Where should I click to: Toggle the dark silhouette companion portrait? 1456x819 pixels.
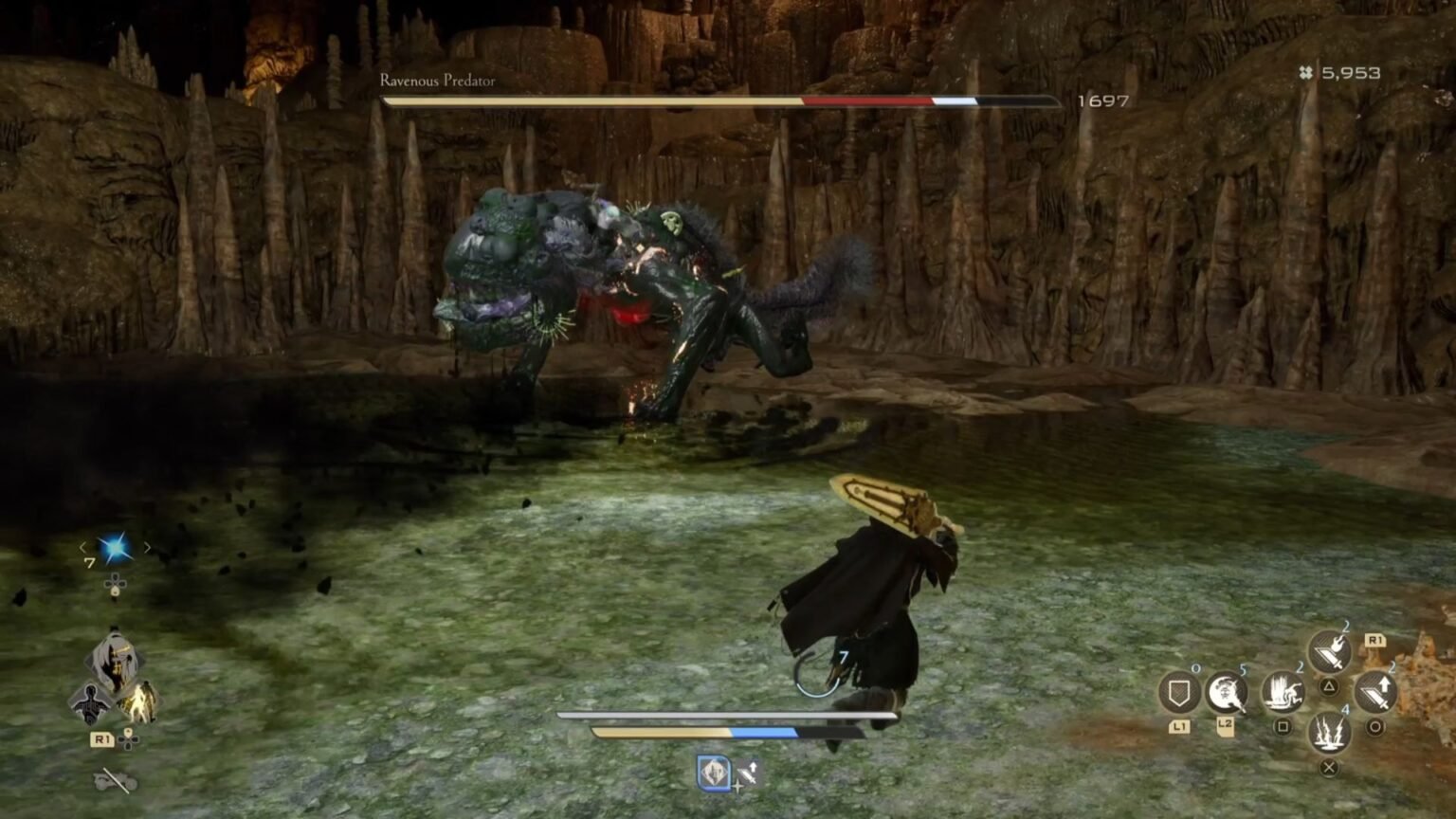click(x=91, y=703)
